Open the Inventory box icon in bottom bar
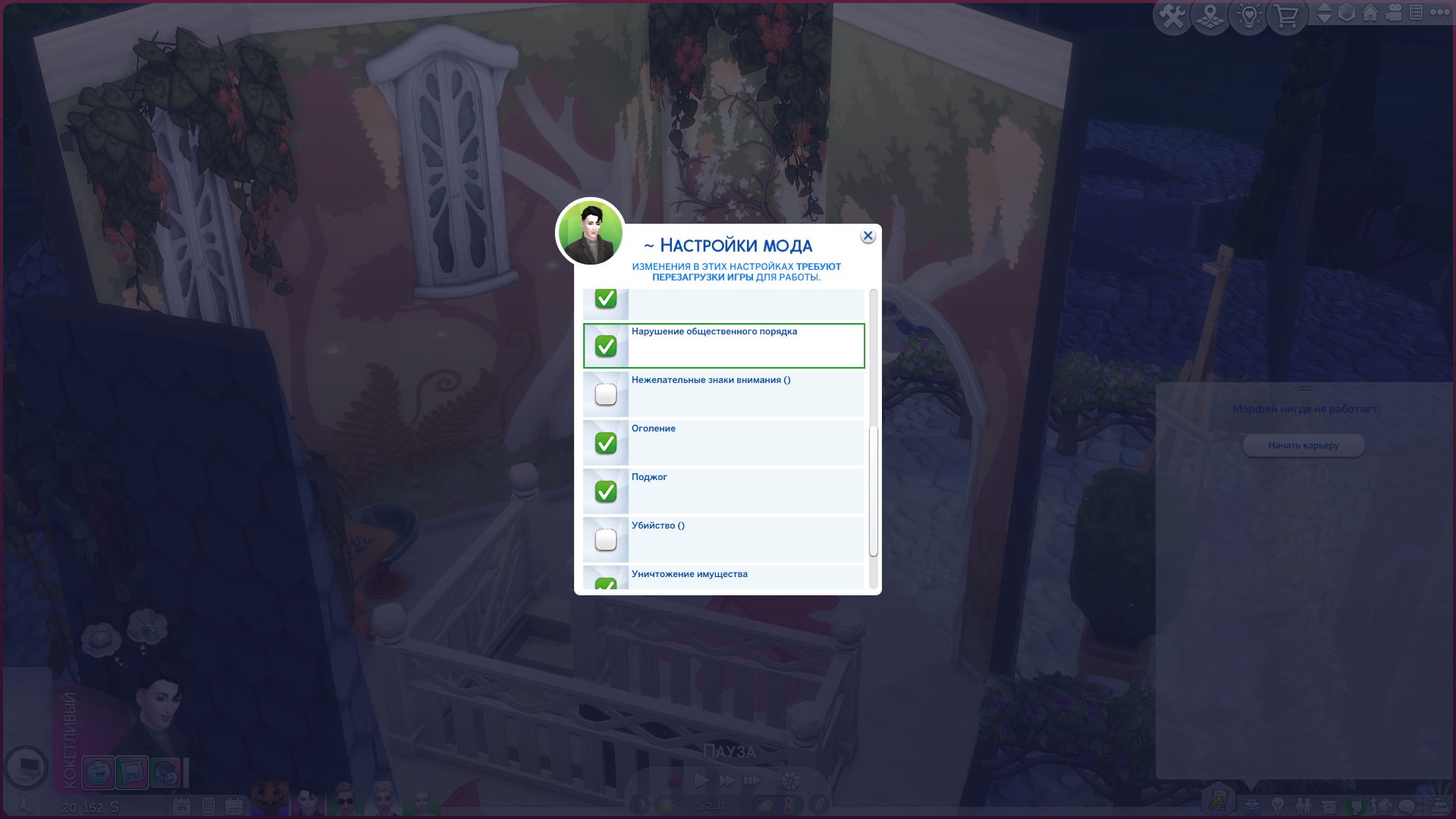Screen dimensions: 1456x819 click(x=1329, y=805)
